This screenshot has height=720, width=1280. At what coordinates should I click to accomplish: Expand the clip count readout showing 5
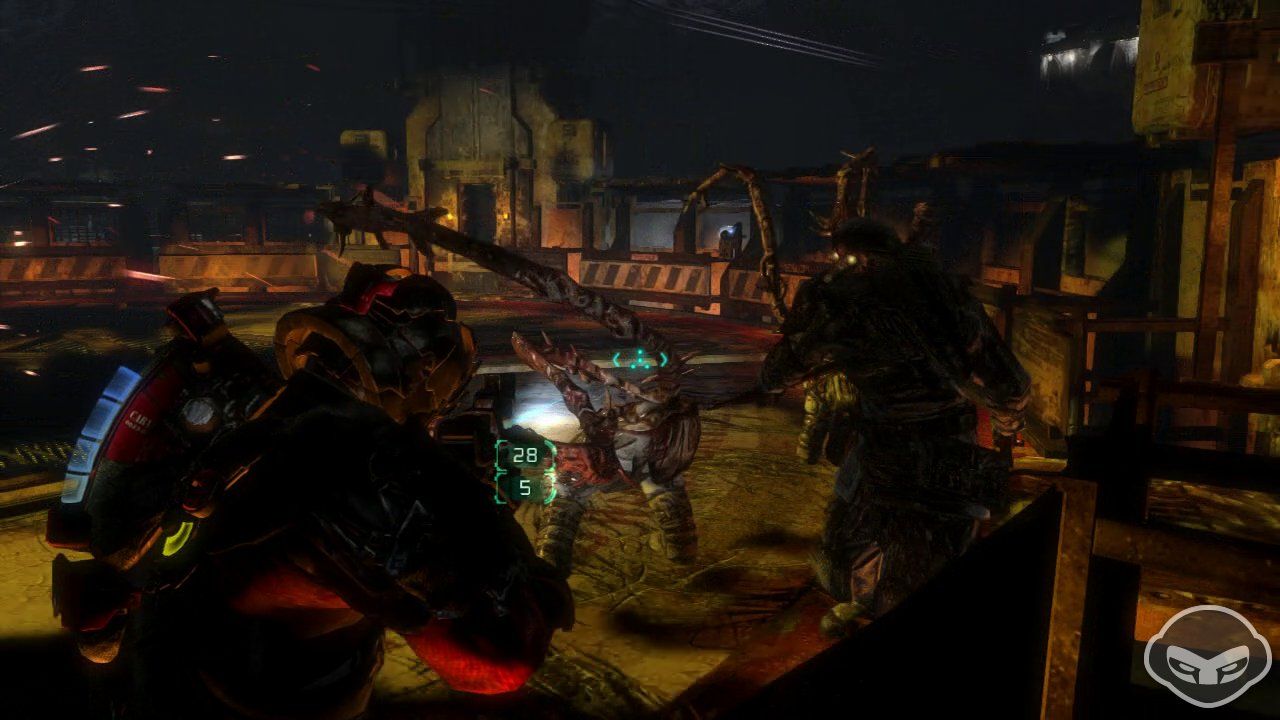tap(525, 489)
